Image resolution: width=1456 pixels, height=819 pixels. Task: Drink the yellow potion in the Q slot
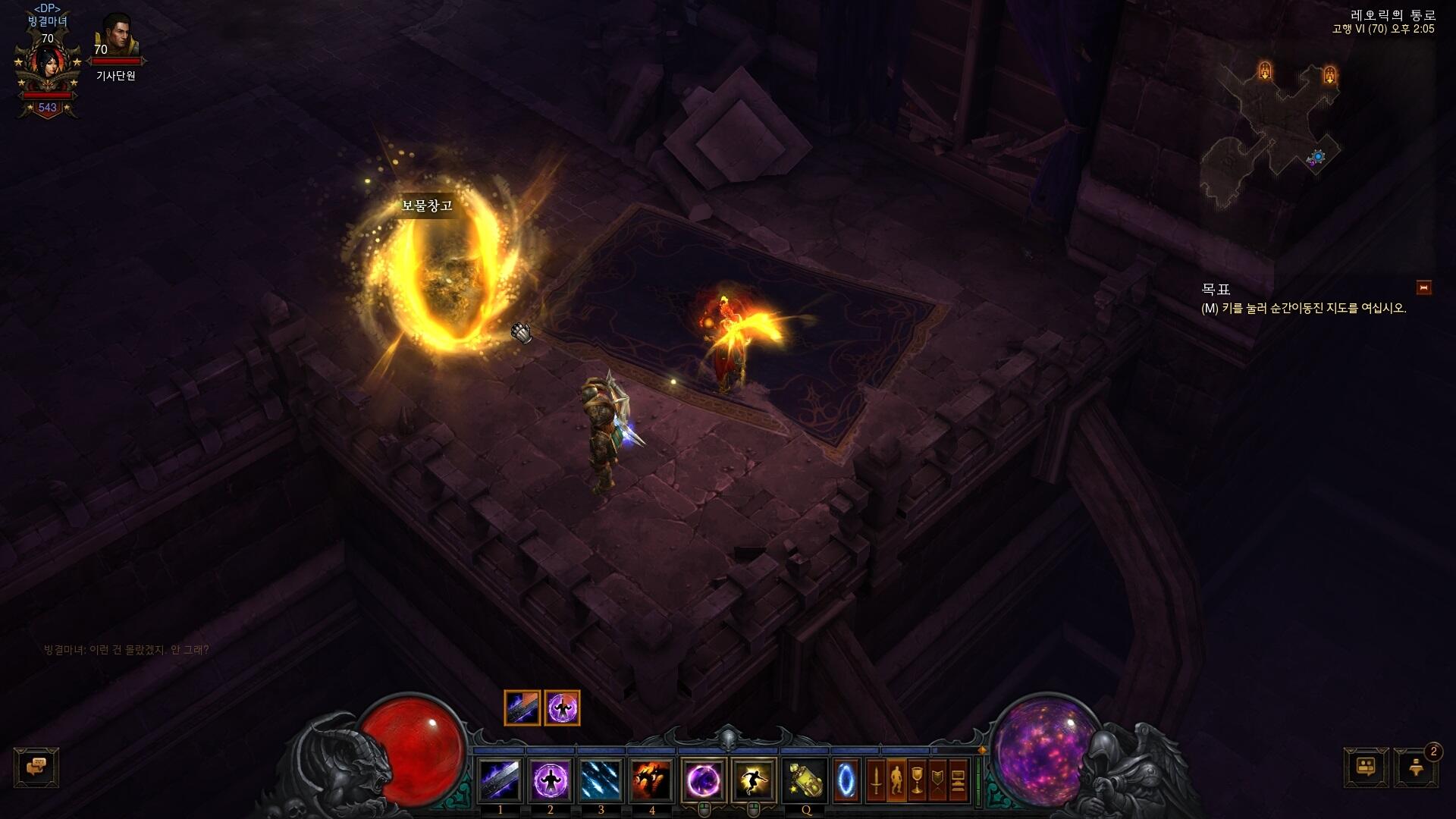tap(805, 780)
